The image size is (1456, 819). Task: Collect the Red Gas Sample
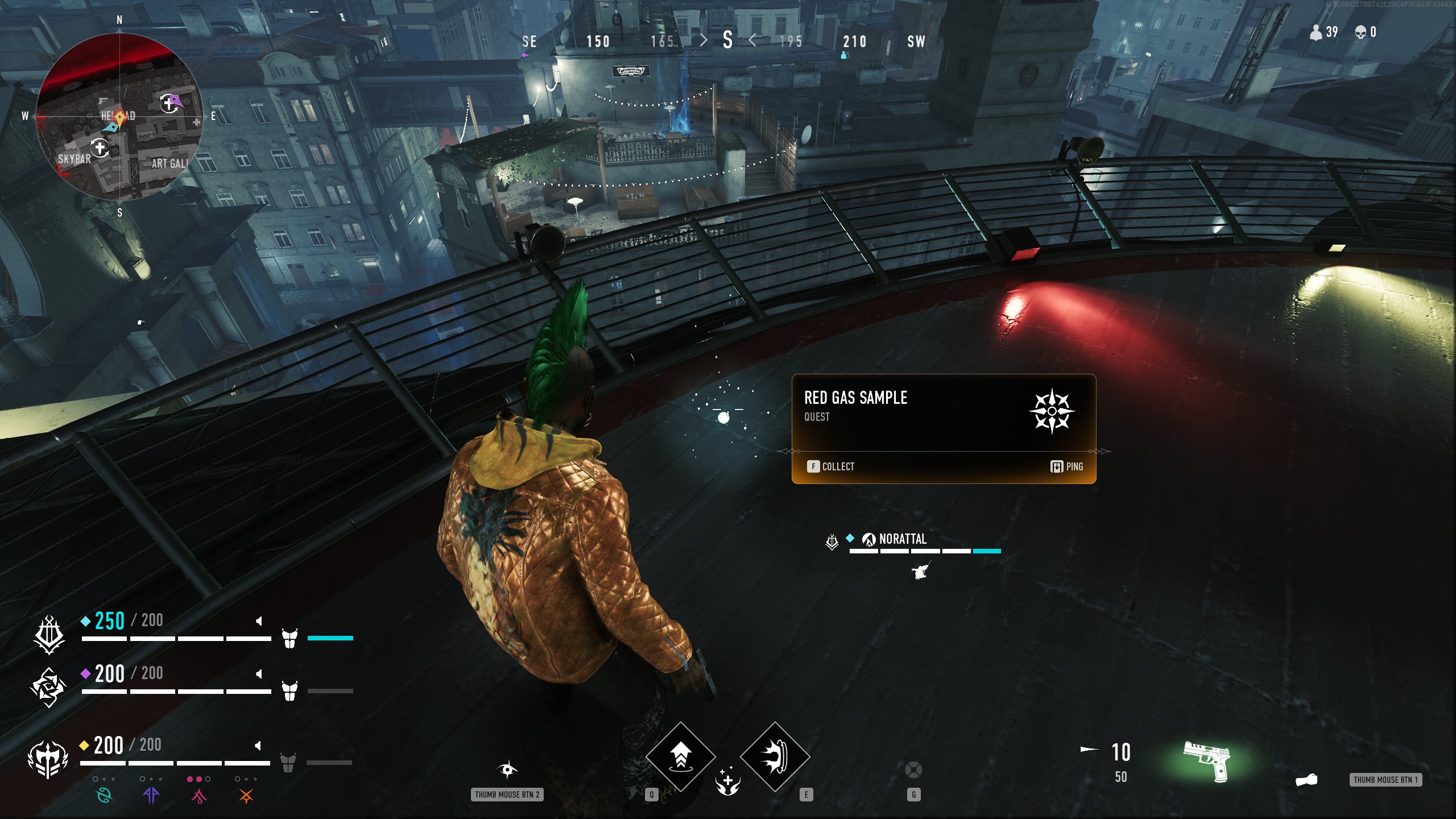(830, 466)
